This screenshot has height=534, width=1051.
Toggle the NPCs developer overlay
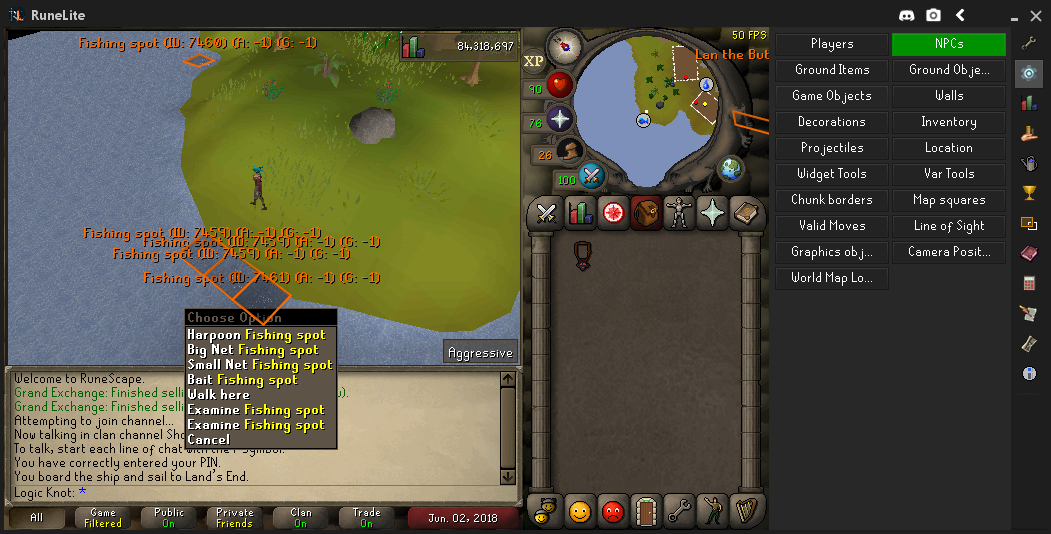[948, 44]
